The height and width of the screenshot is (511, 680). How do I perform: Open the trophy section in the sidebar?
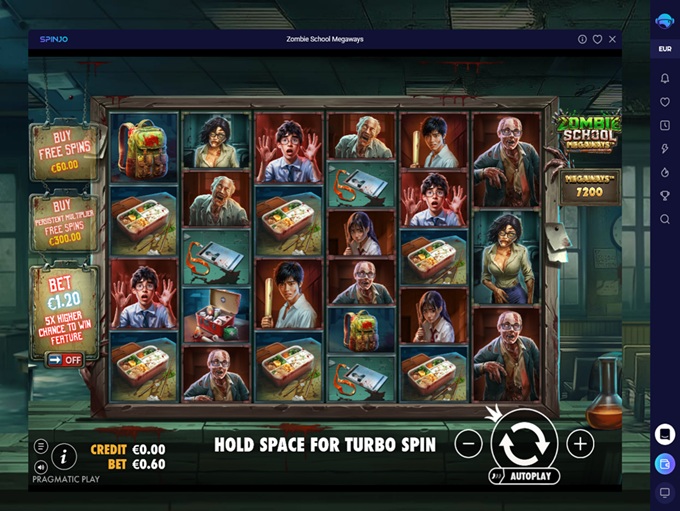point(665,196)
